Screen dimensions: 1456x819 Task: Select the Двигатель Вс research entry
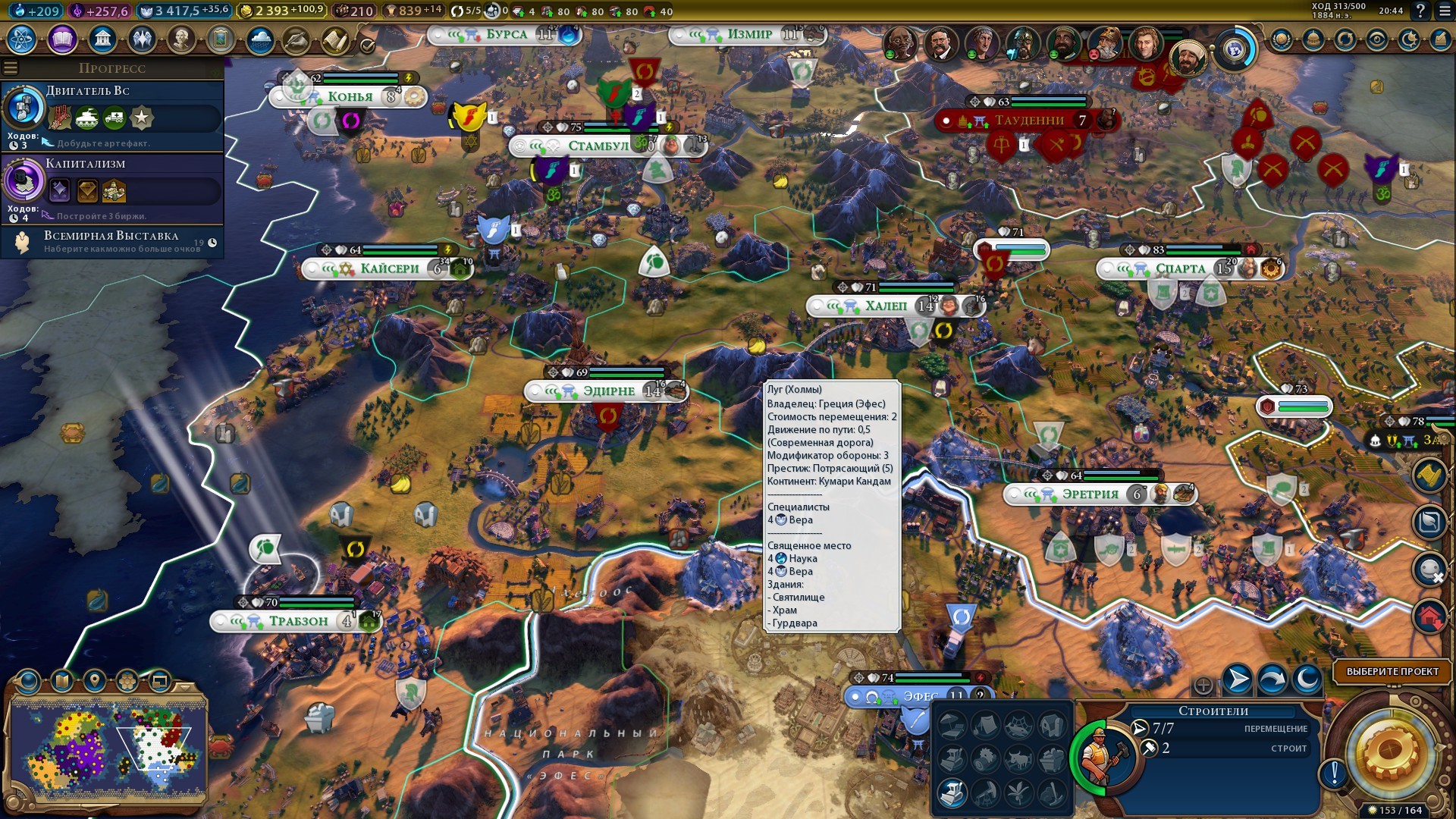[x=112, y=115]
